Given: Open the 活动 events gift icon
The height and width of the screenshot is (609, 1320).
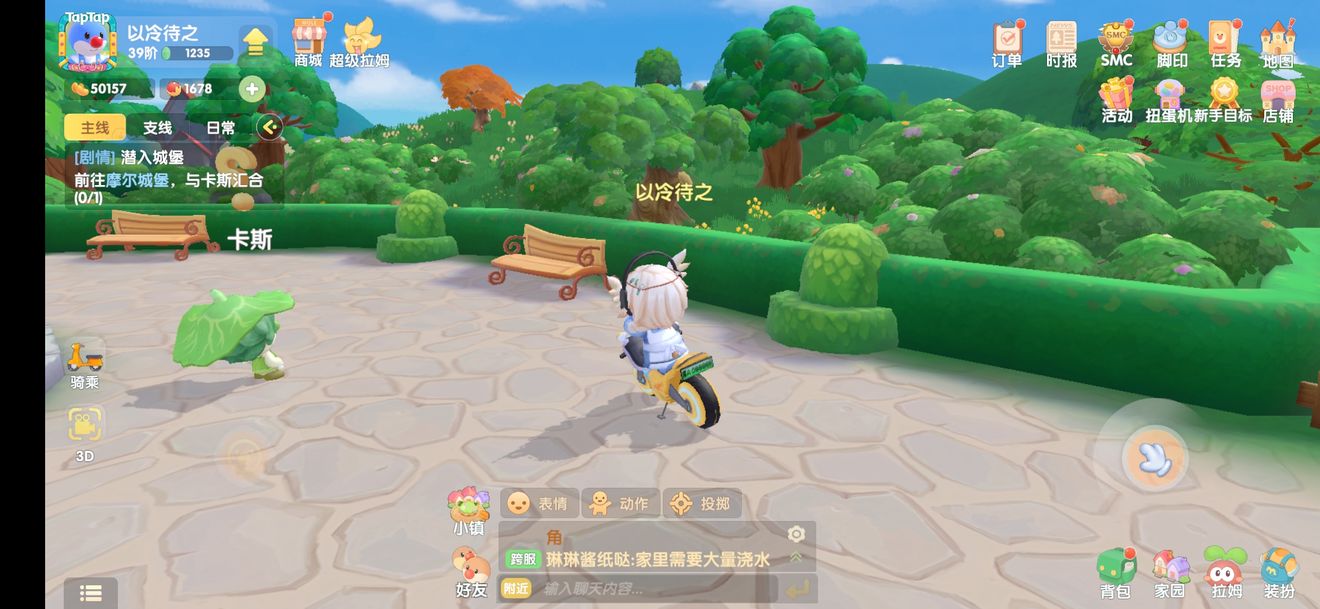Looking at the screenshot, I should click(x=1116, y=98).
